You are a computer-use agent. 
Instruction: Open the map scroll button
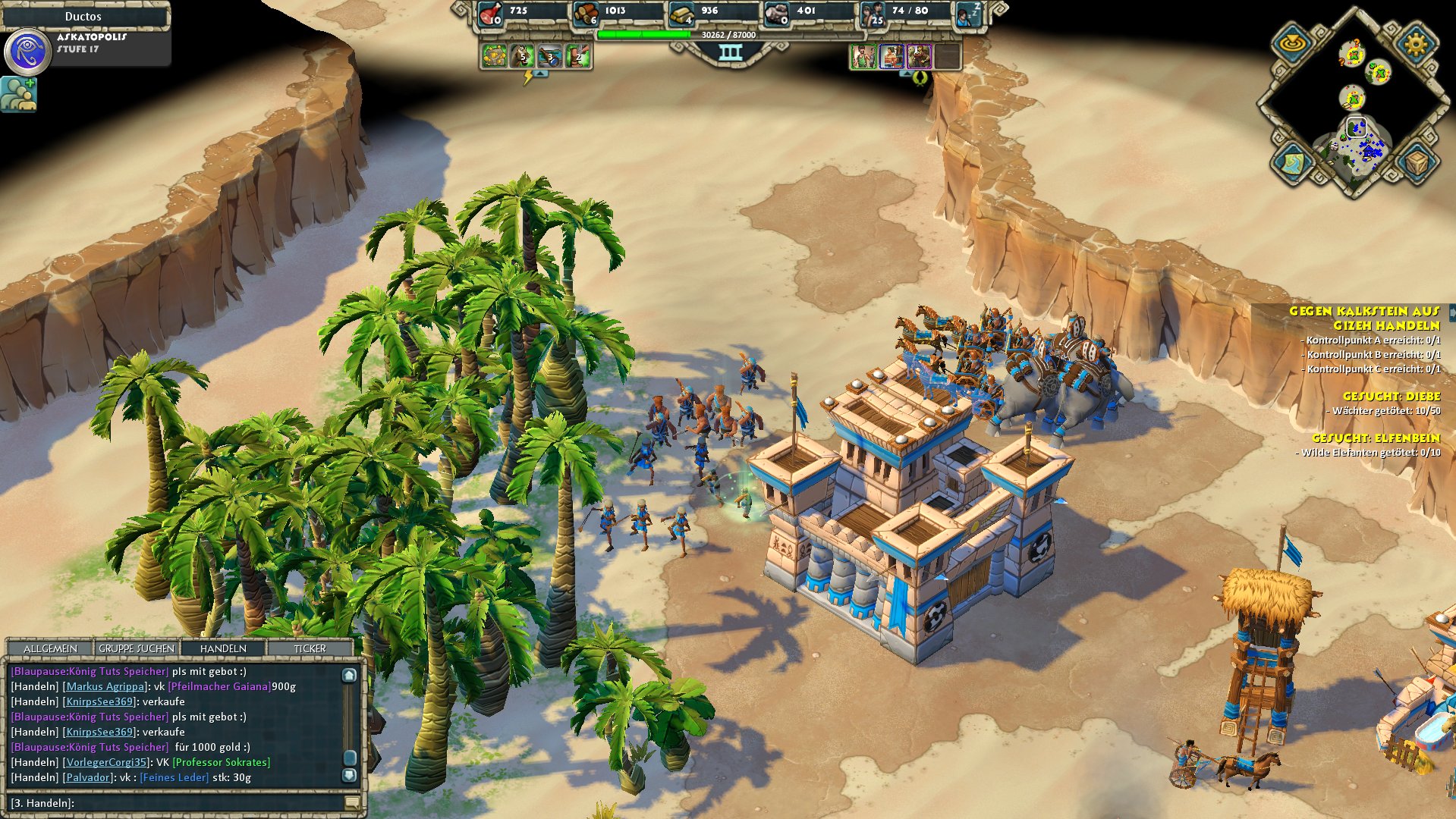1294,162
